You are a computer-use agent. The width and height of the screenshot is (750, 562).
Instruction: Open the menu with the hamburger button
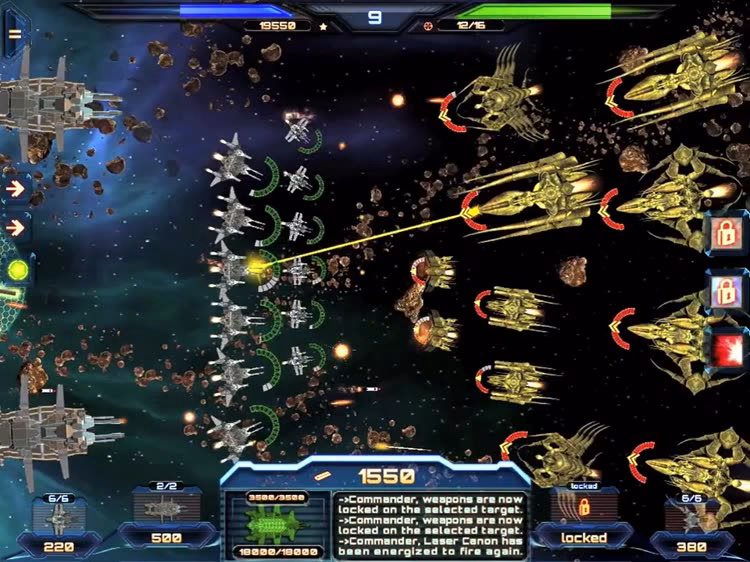15,32
